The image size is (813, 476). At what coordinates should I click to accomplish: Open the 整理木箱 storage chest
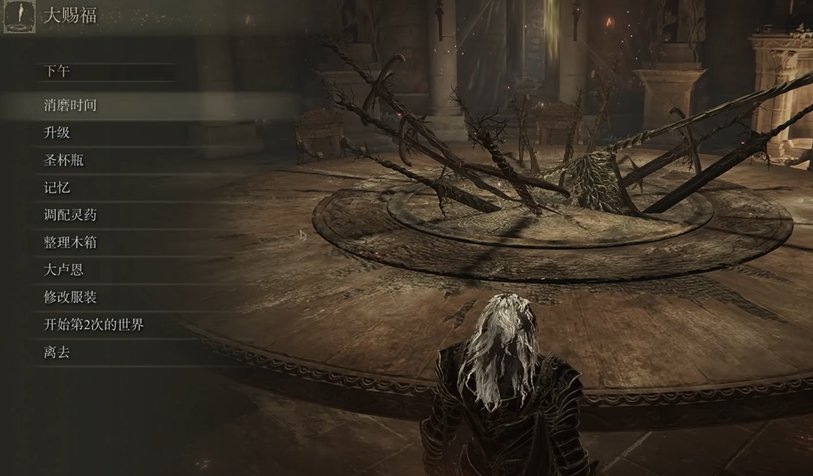(x=70, y=242)
